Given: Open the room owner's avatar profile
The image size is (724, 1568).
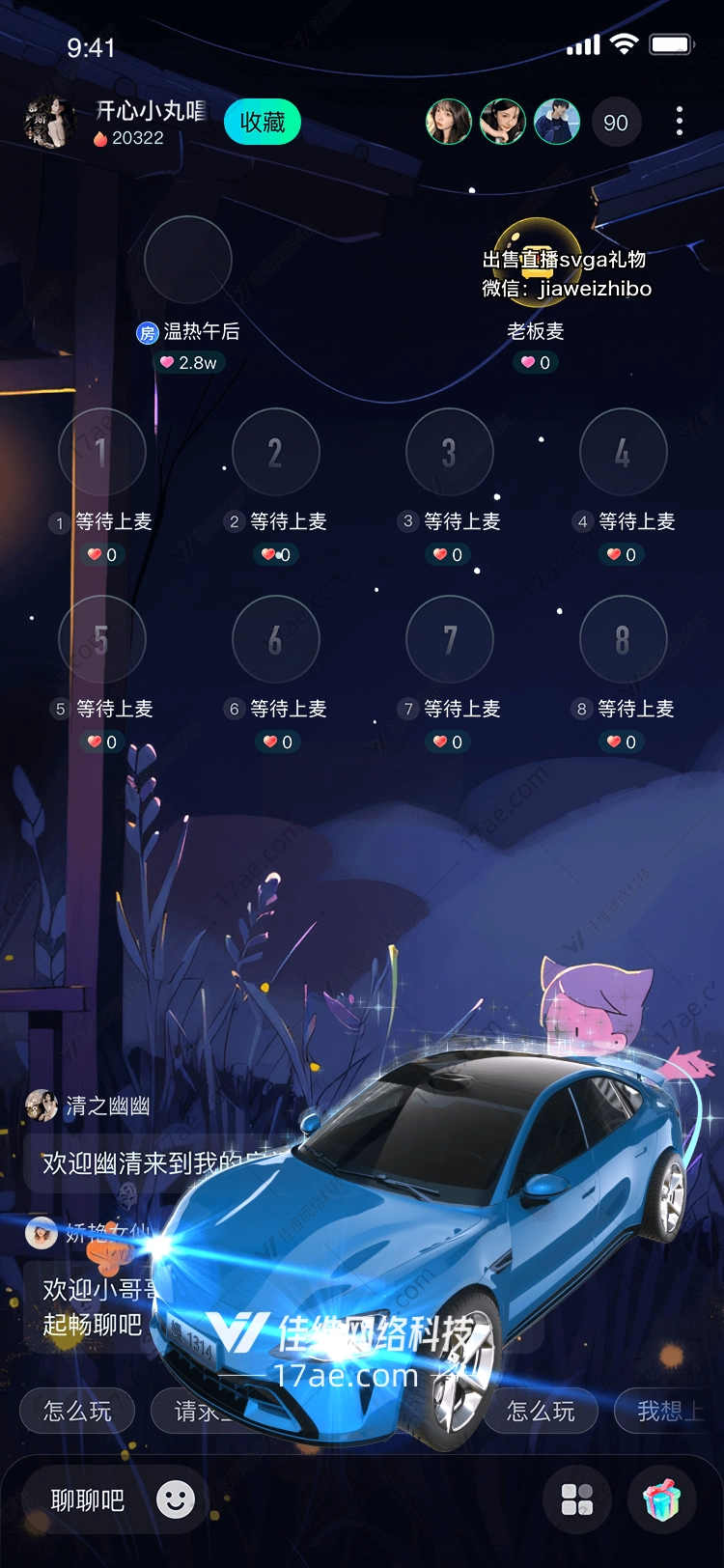Looking at the screenshot, I should (49, 123).
